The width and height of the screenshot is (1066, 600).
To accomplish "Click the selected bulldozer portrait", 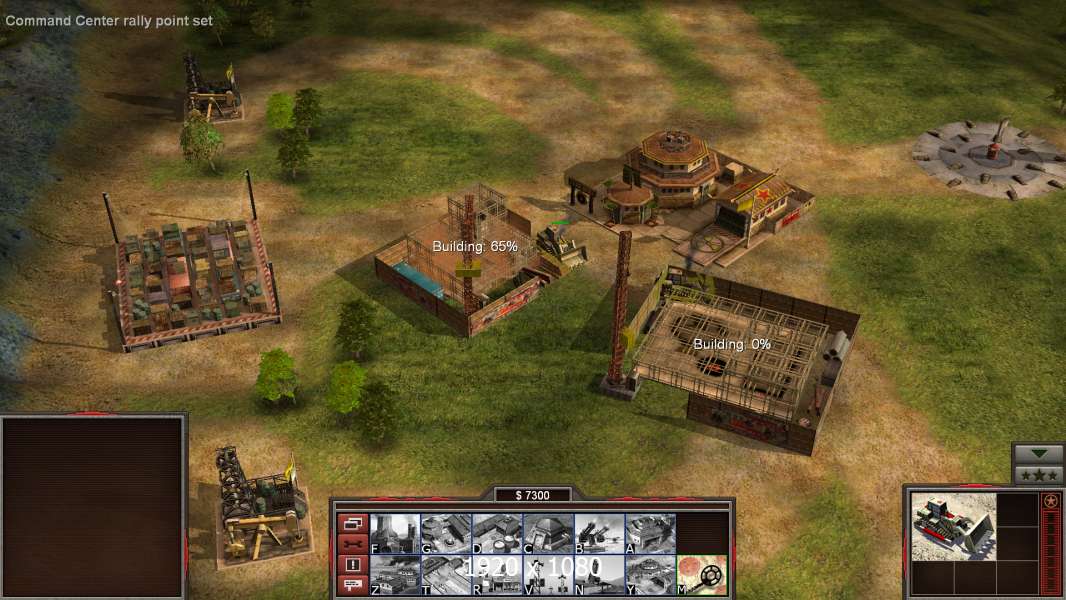I will click(x=953, y=526).
